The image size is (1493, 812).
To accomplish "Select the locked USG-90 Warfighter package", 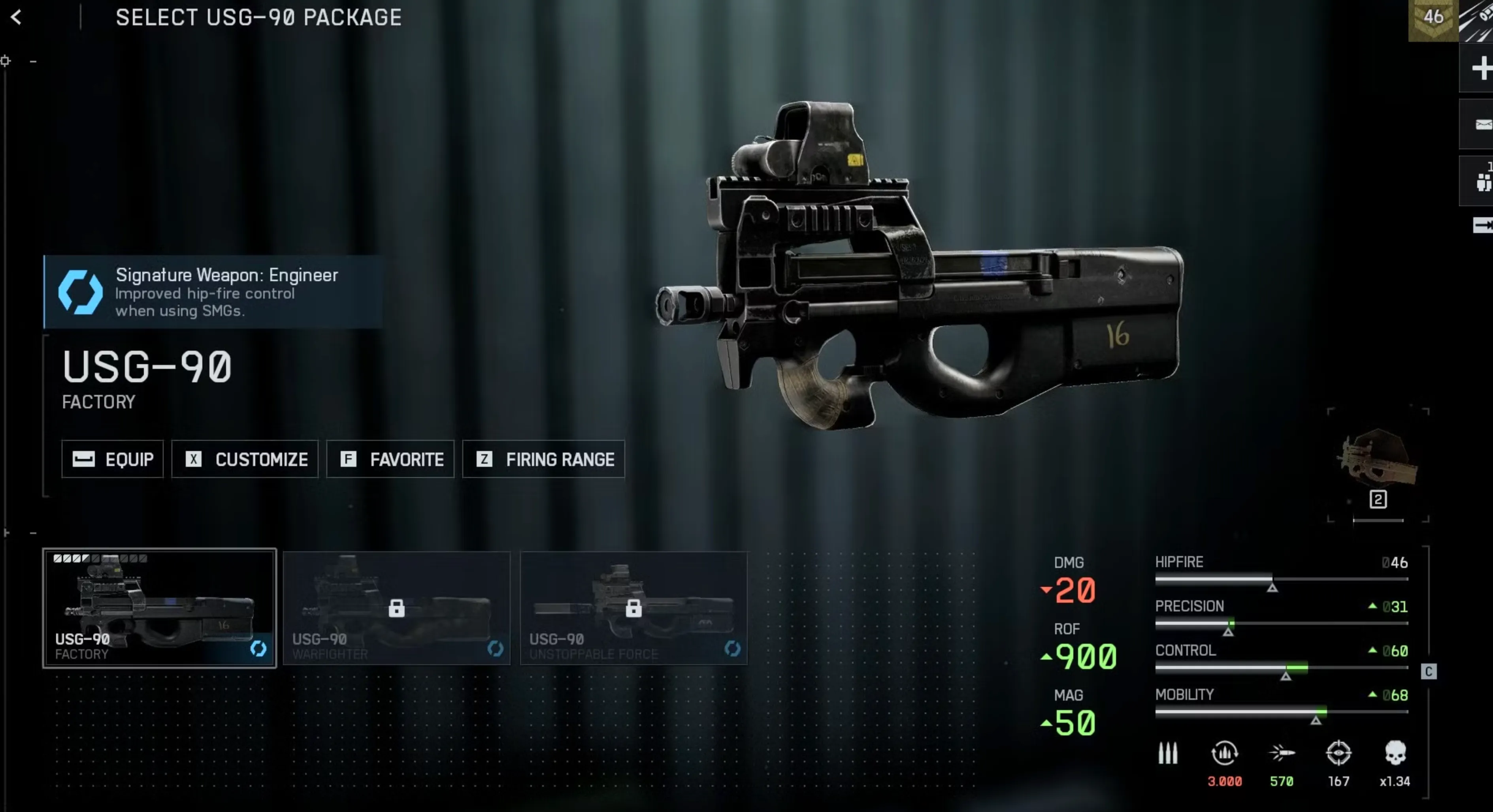I will coord(397,608).
